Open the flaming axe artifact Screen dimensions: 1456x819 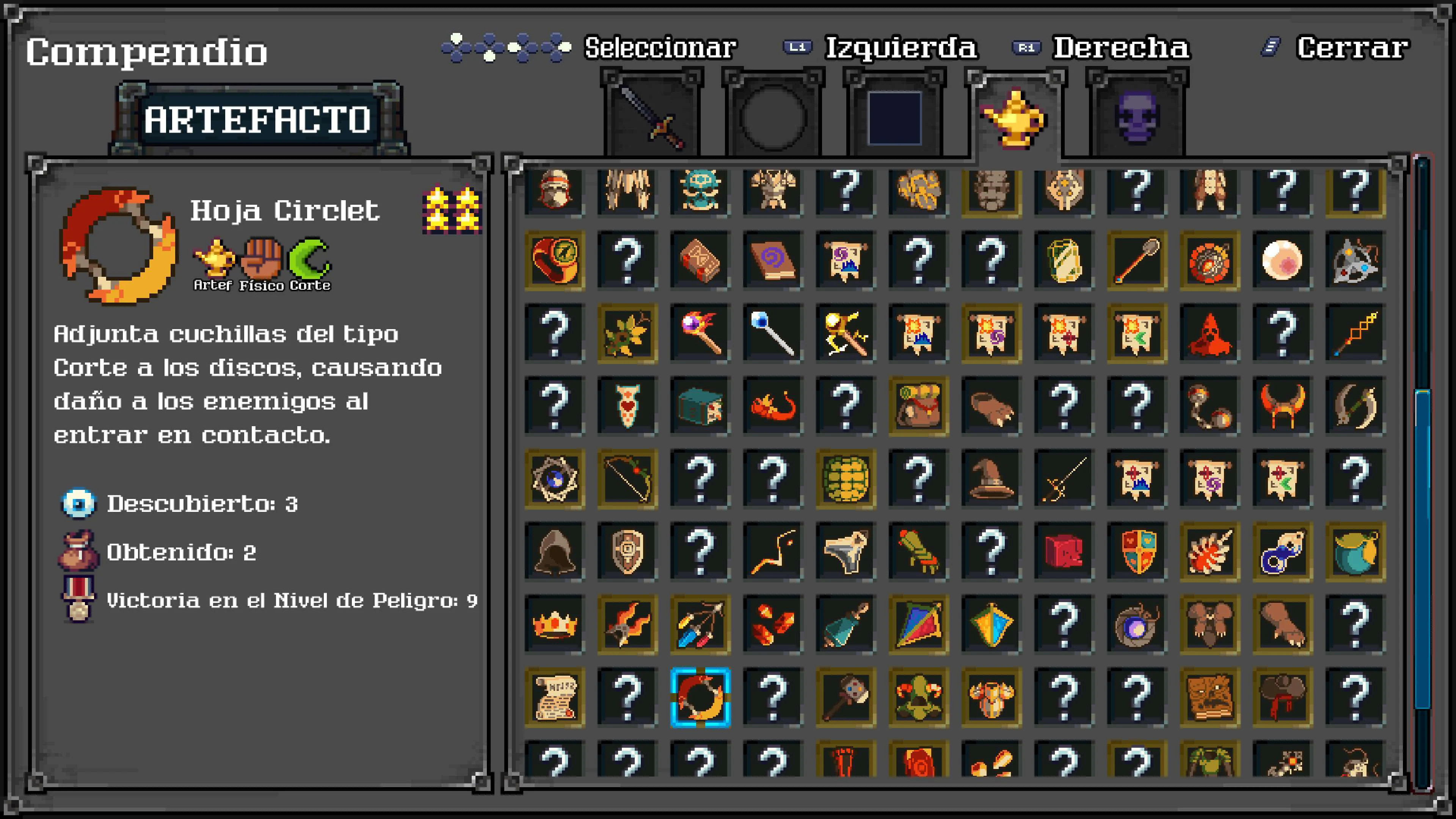pos(628,625)
